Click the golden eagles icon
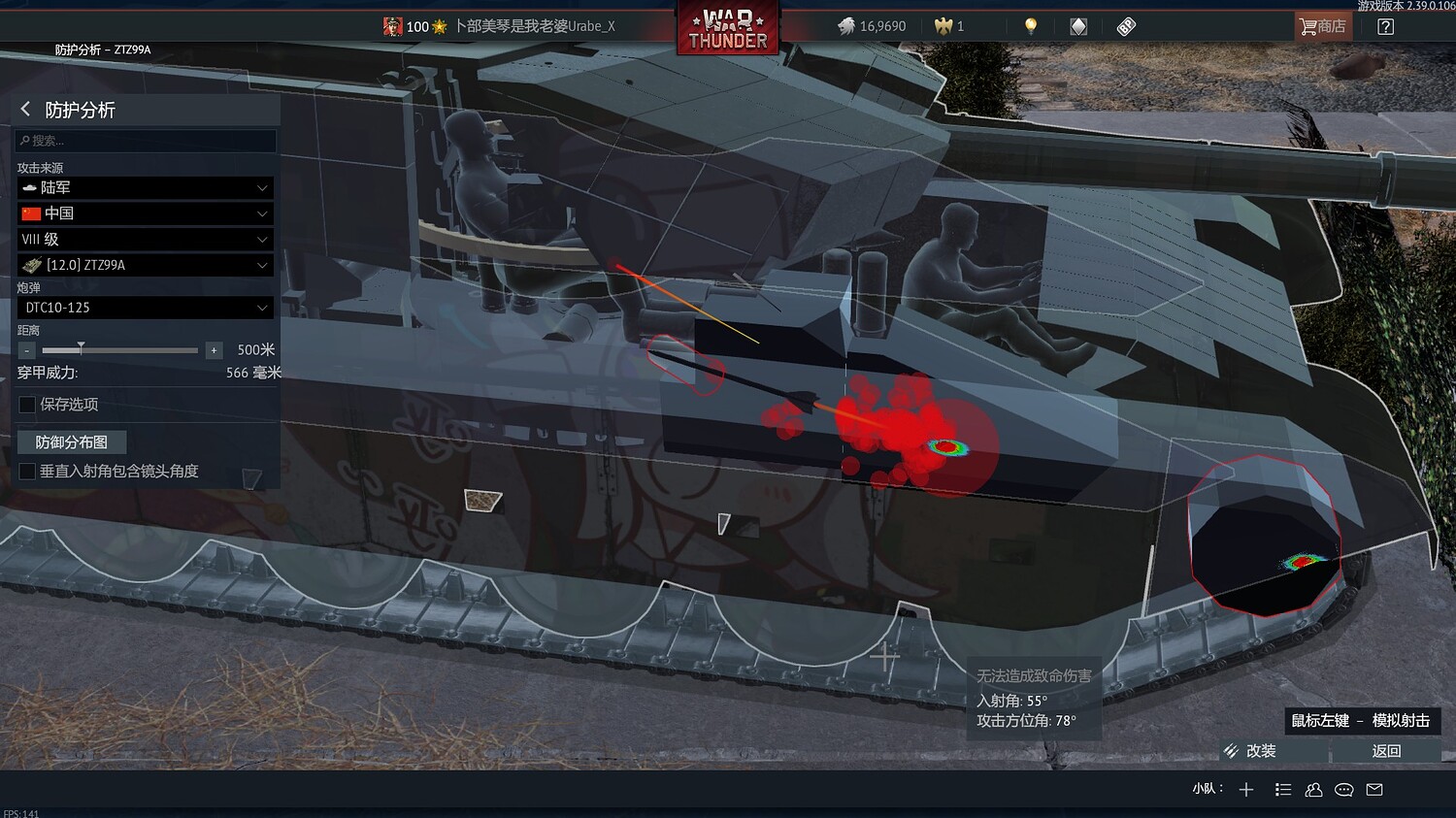The width and height of the screenshot is (1456, 818). [x=944, y=26]
